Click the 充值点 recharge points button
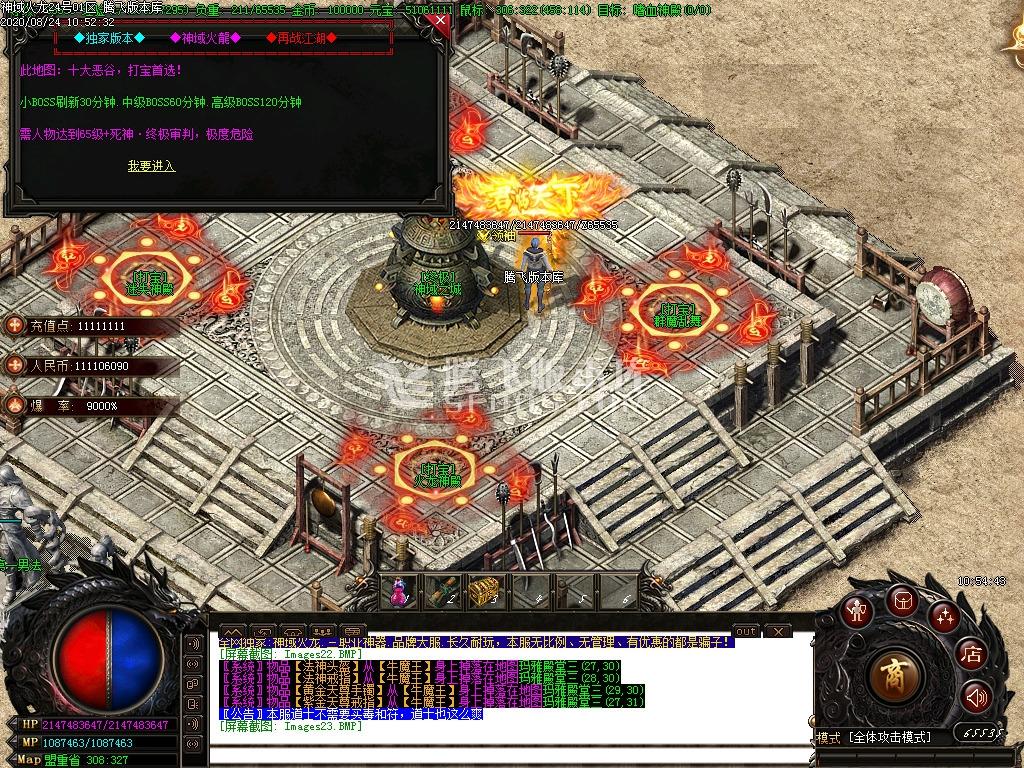1024x768 pixels. (x=15, y=326)
